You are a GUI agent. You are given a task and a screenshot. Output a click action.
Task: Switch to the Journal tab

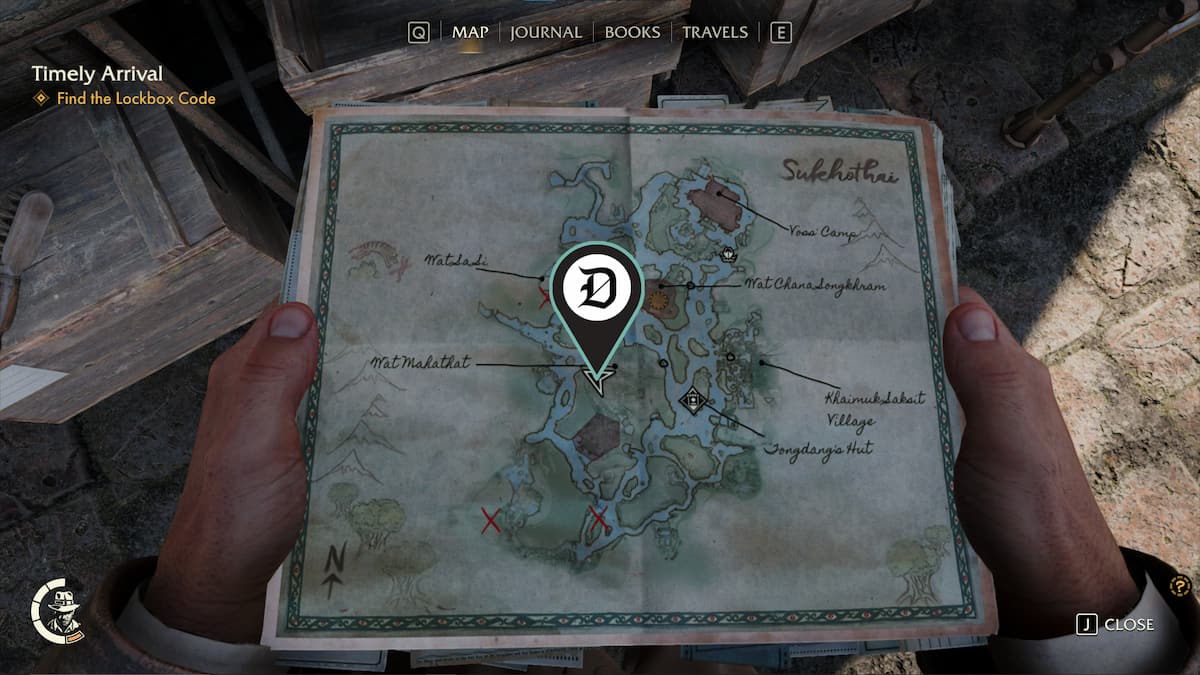(545, 32)
